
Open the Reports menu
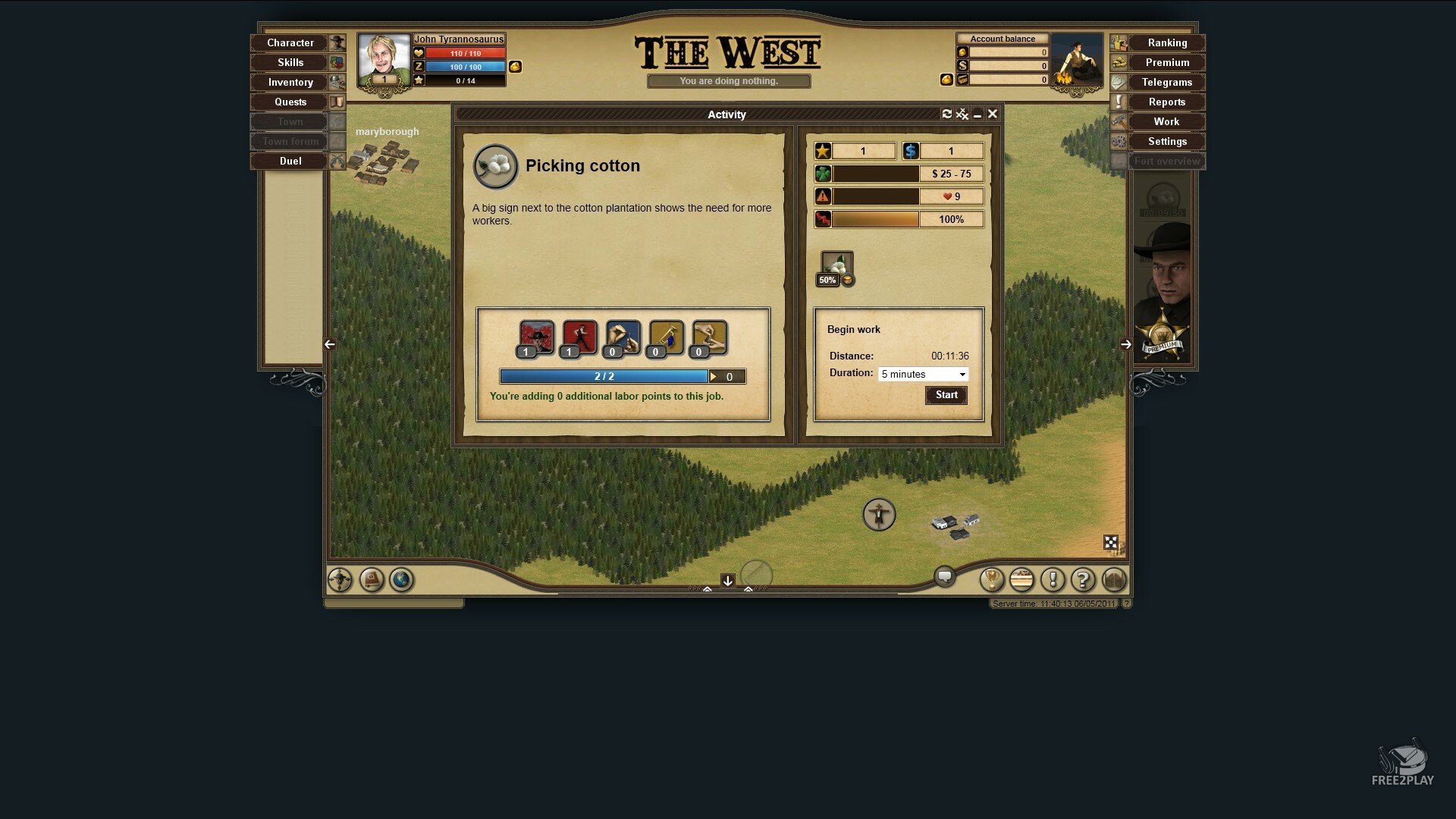tap(1166, 102)
